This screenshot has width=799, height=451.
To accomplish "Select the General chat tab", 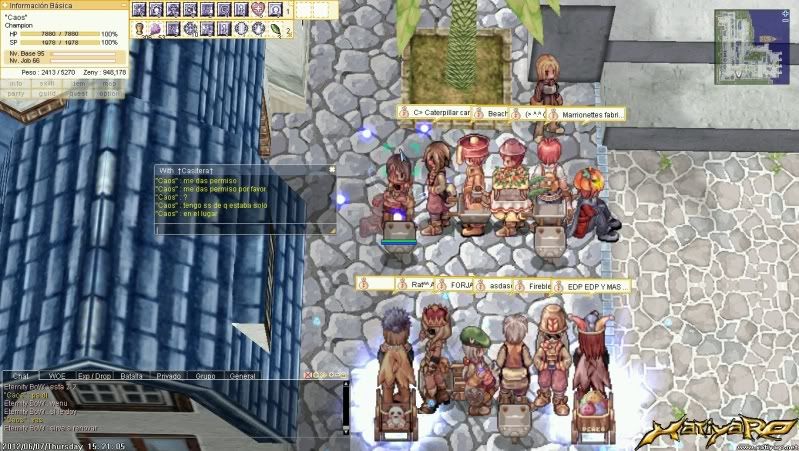I will pos(243,376).
